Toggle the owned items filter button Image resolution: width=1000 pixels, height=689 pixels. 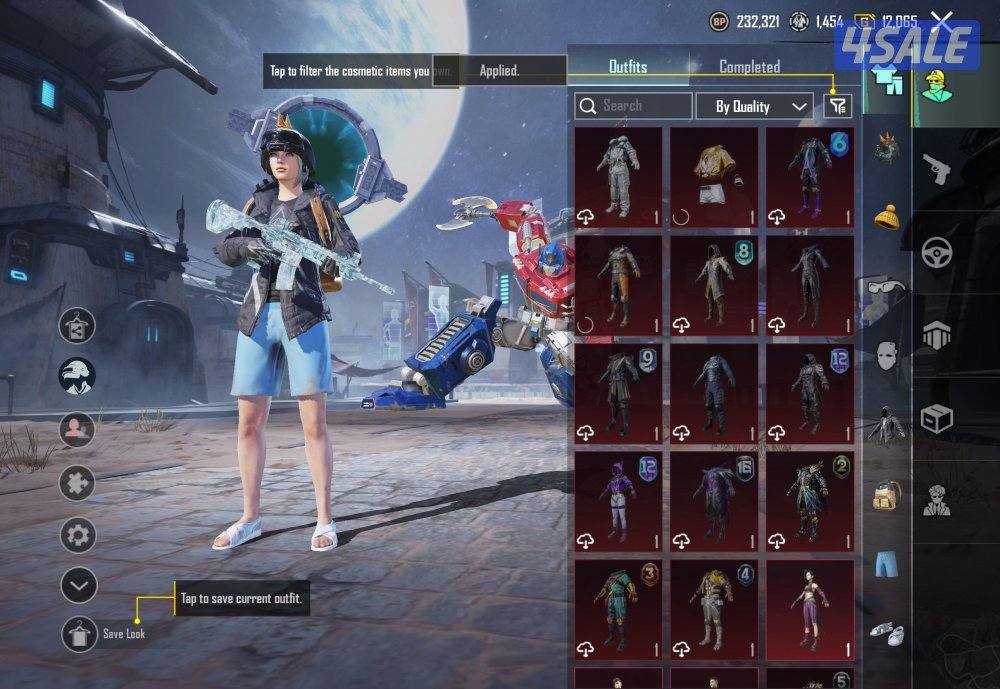[x=837, y=105]
